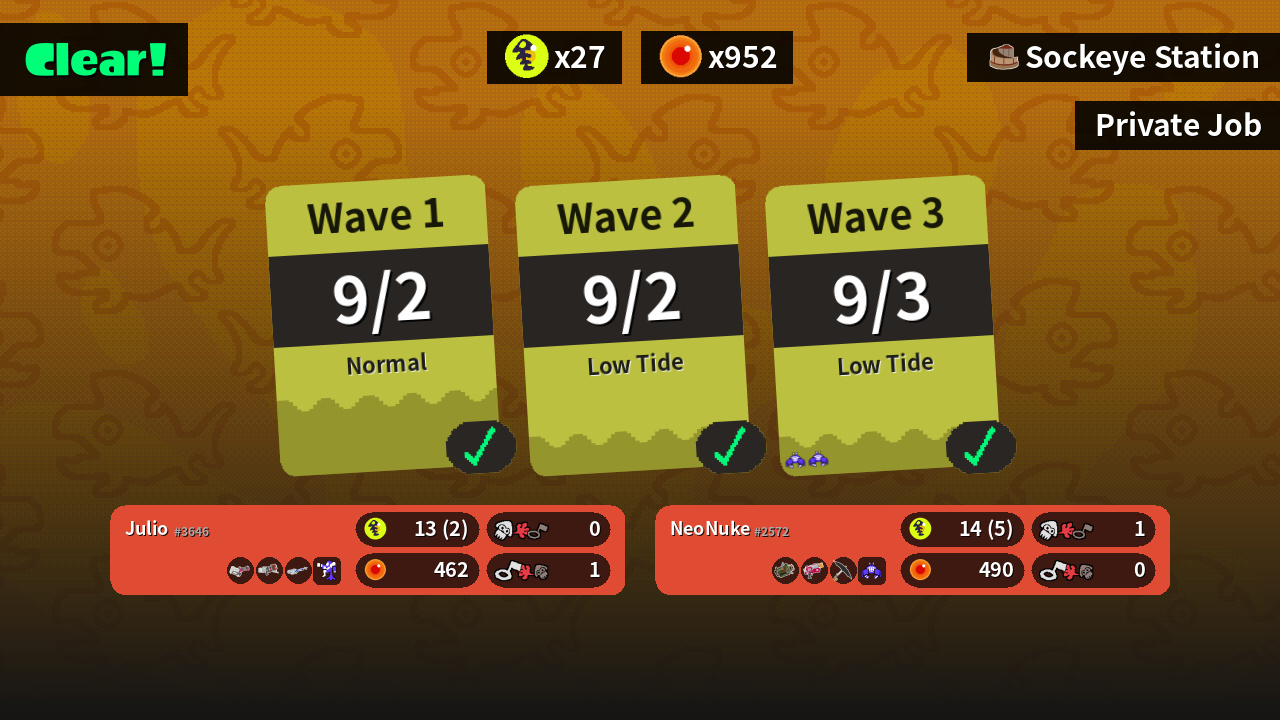Select the Wave 3 card
The image size is (1280, 720).
(883, 325)
